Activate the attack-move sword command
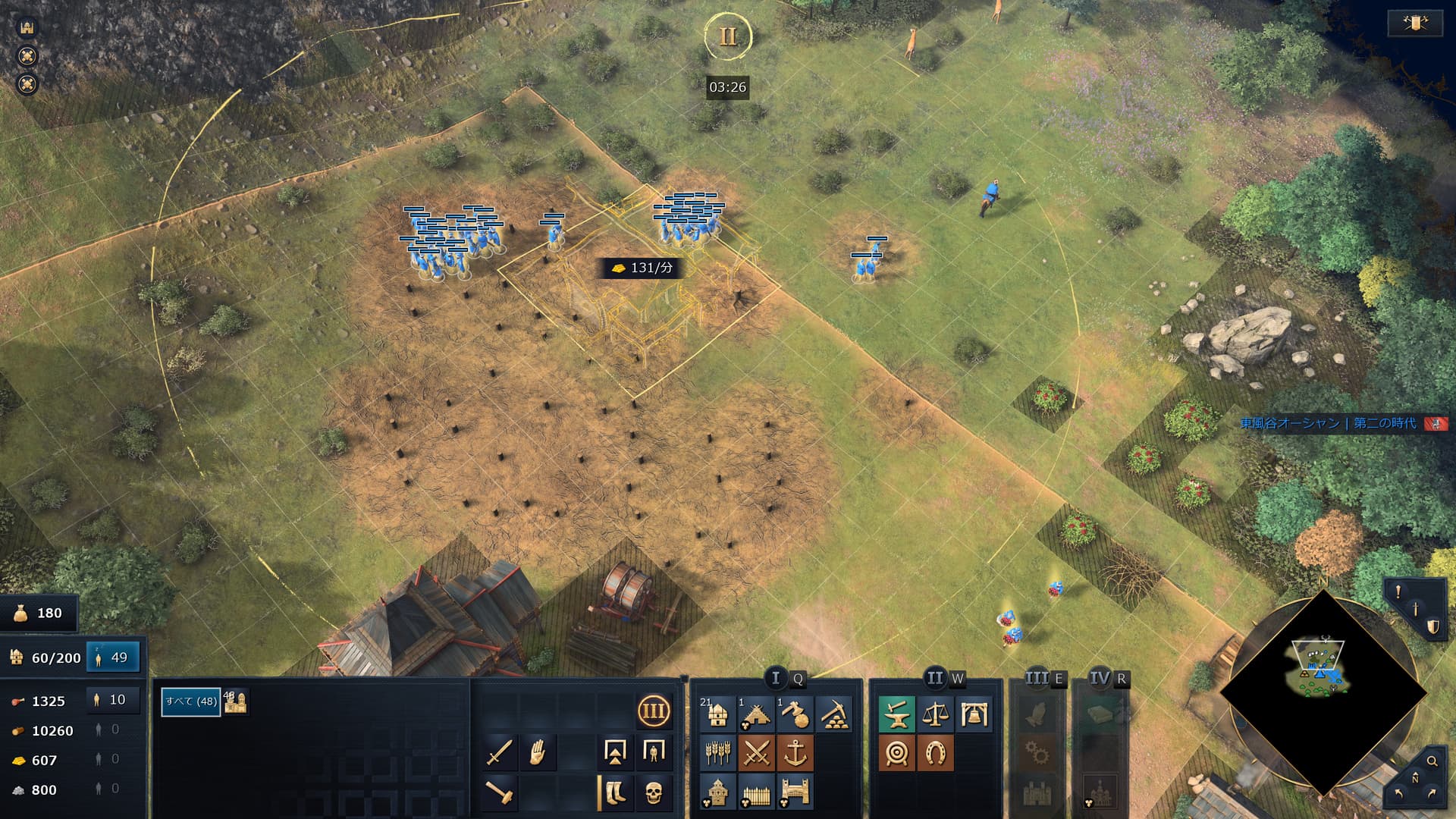This screenshot has width=1456, height=819. click(499, 752)
